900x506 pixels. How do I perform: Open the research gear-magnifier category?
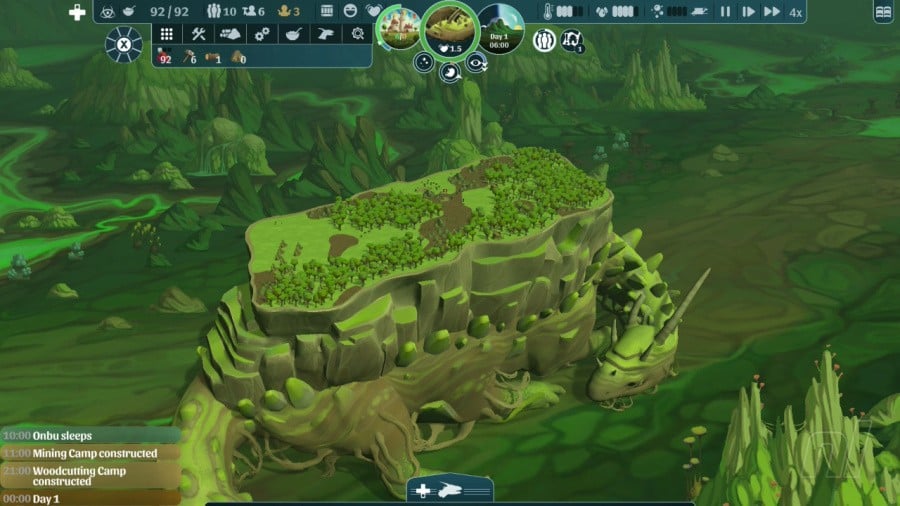pyautogui.click(x=357, y=34)
